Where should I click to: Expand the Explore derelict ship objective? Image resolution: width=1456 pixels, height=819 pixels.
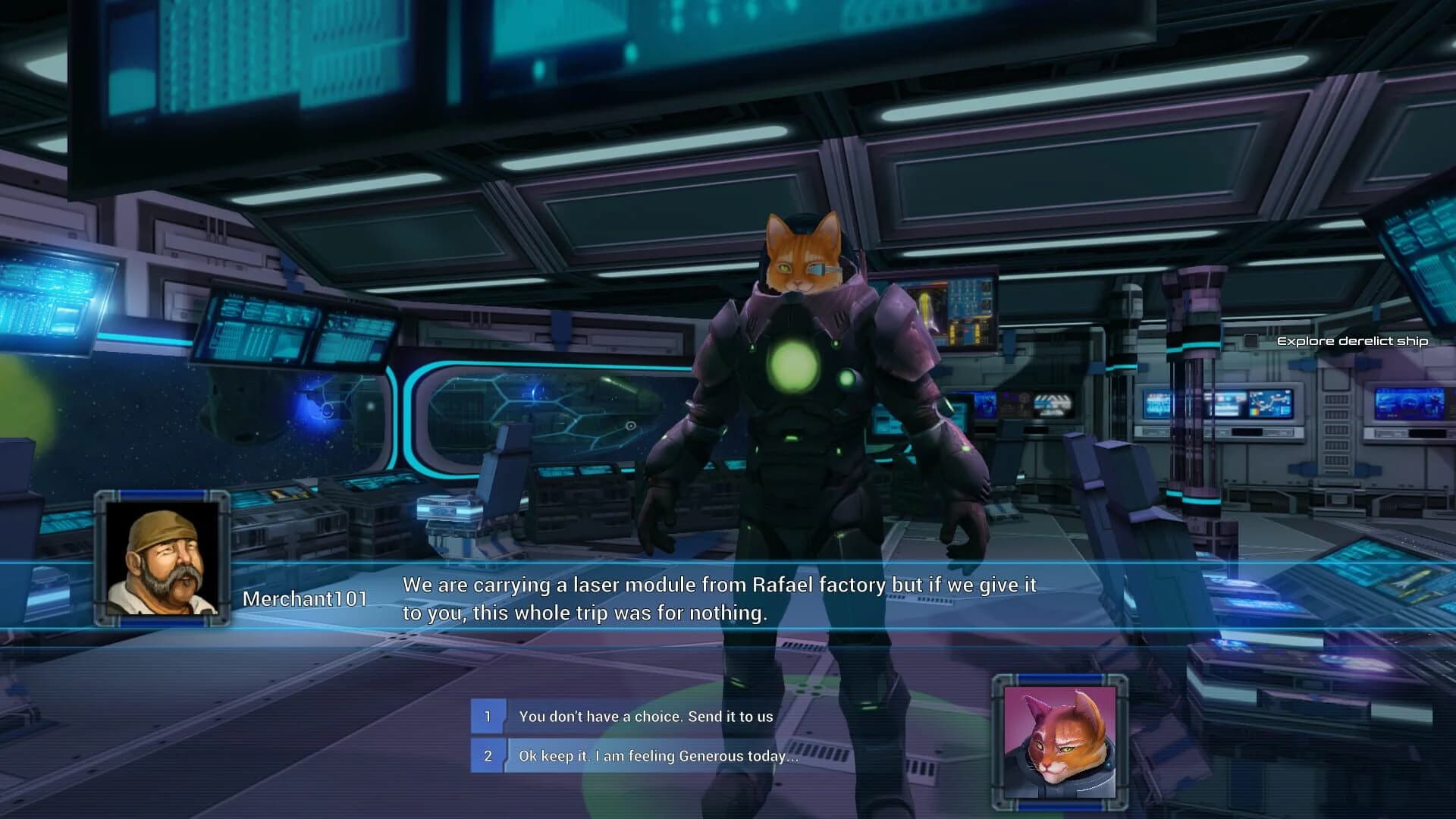click(x=1353, y=341)
